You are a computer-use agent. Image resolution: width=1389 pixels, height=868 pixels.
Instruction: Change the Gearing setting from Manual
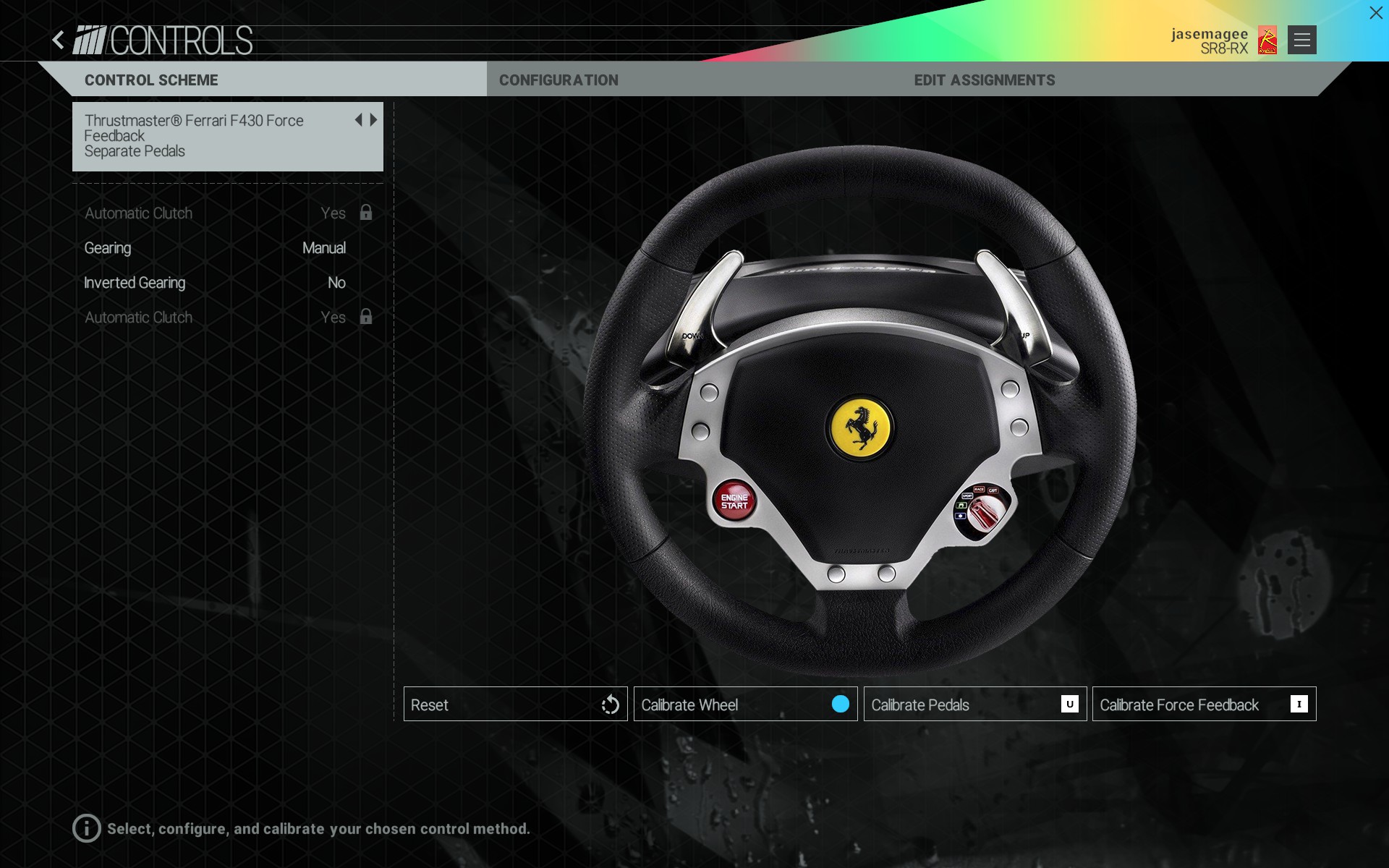click(323, 248)
